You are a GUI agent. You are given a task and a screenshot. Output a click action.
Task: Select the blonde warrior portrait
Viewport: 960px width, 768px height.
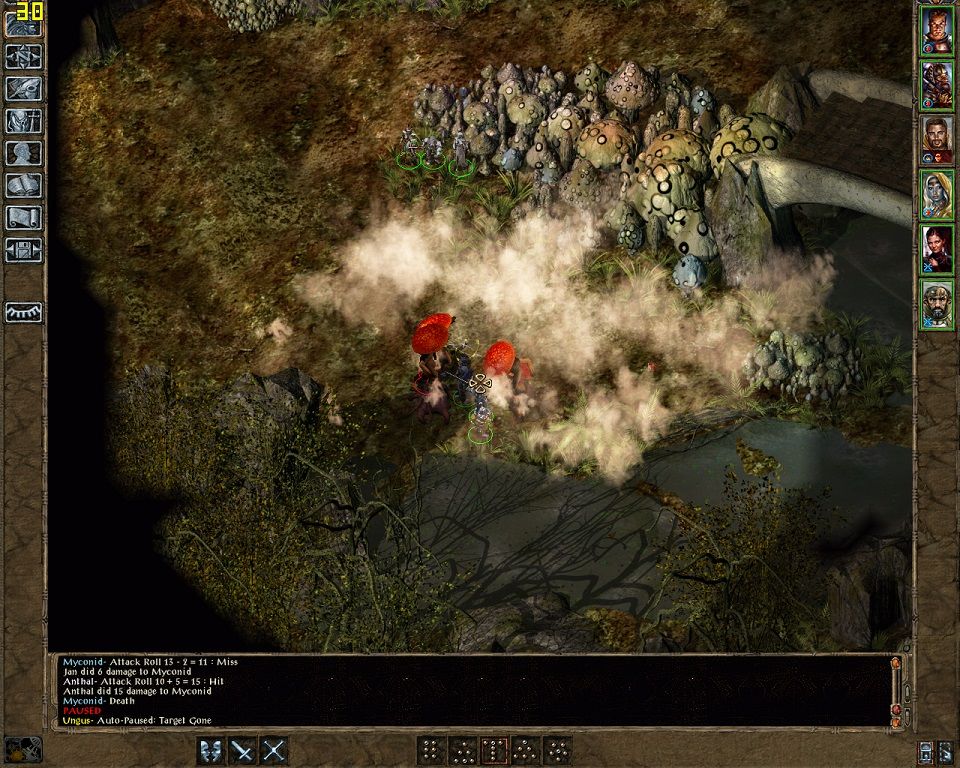point(937,31)
